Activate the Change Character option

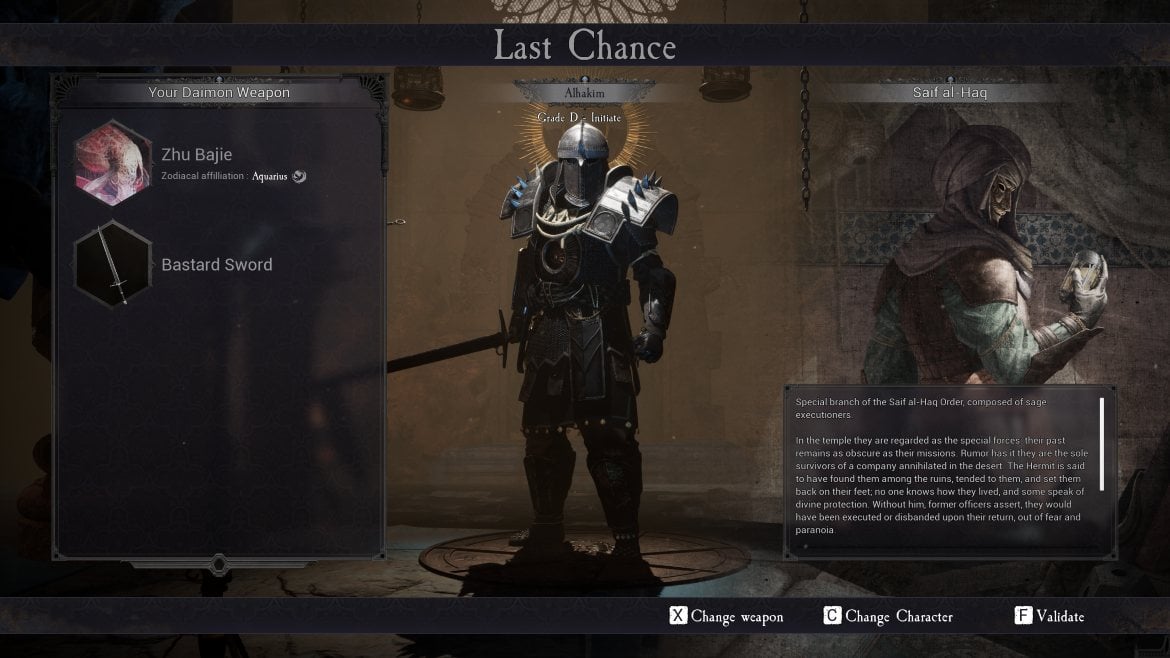(x=888, y=616)
